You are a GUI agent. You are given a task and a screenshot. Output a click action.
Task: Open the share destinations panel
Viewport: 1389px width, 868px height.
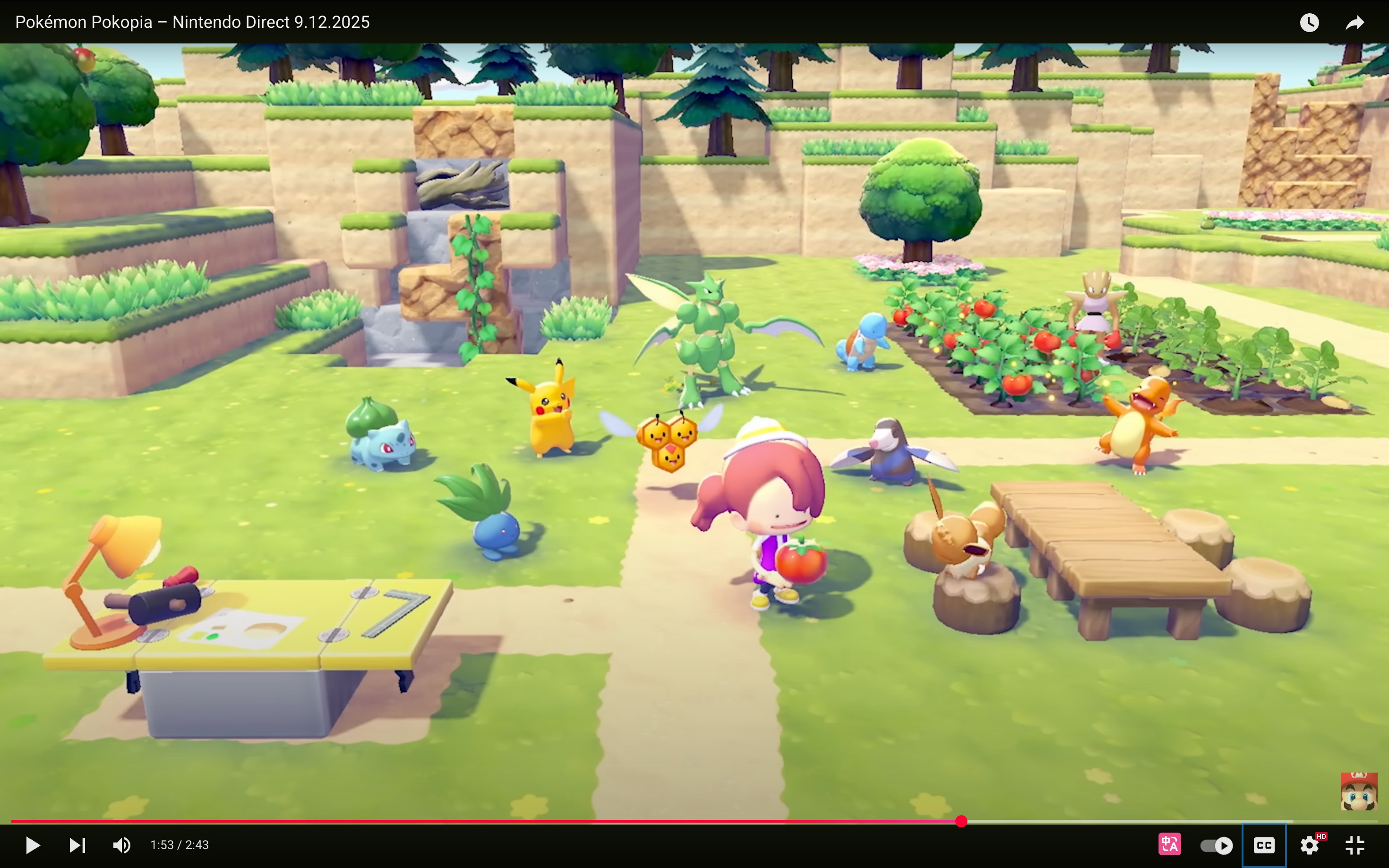(1355, 22)
